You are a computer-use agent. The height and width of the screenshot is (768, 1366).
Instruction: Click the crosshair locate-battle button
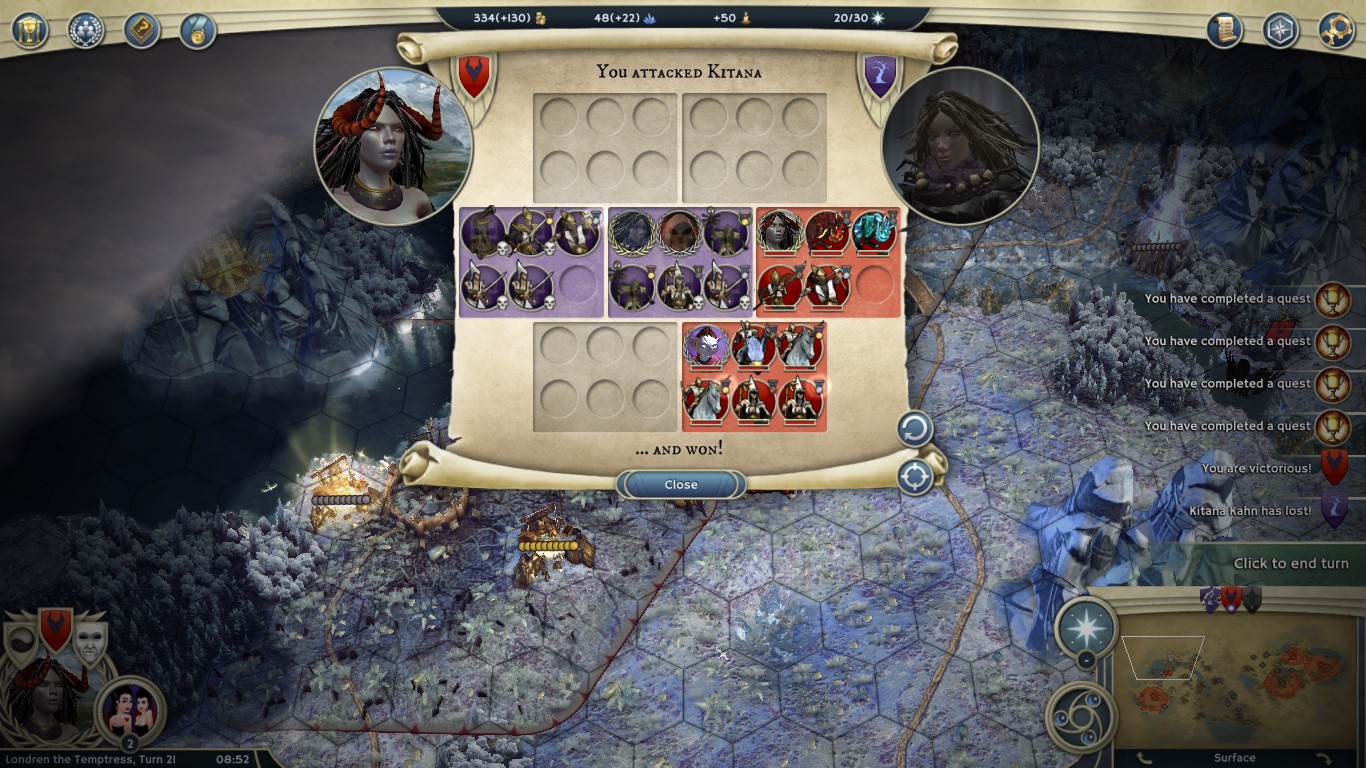click(914, 477)
